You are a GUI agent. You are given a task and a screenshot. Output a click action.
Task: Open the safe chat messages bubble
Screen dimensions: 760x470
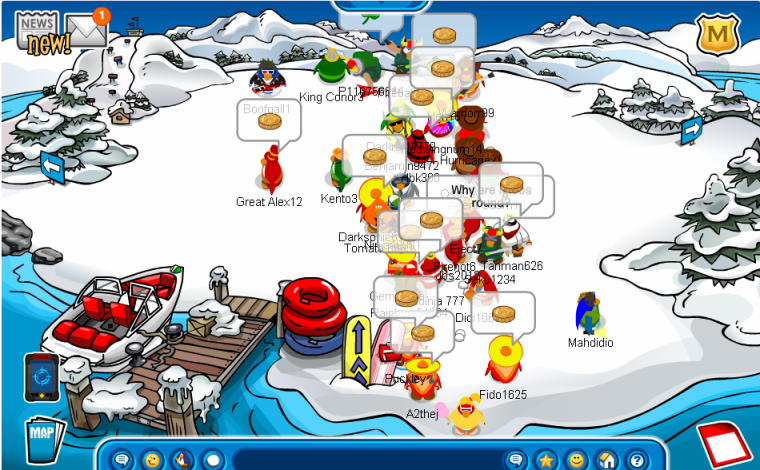123,460
